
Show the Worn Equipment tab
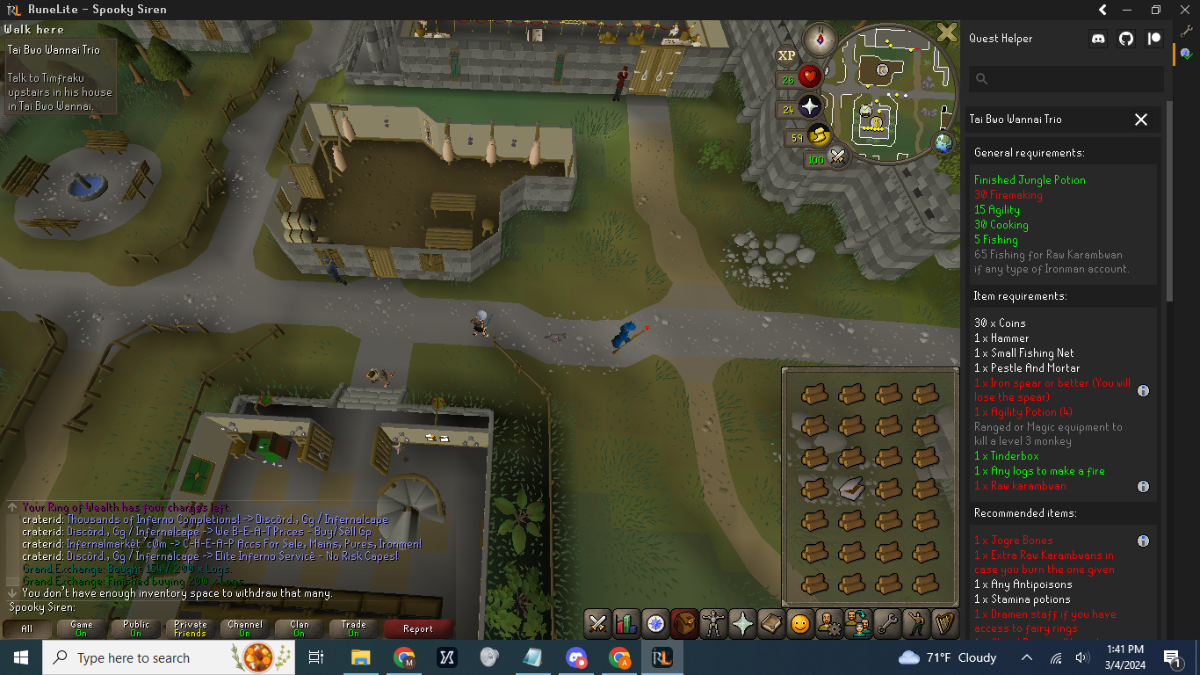point(713,623)
